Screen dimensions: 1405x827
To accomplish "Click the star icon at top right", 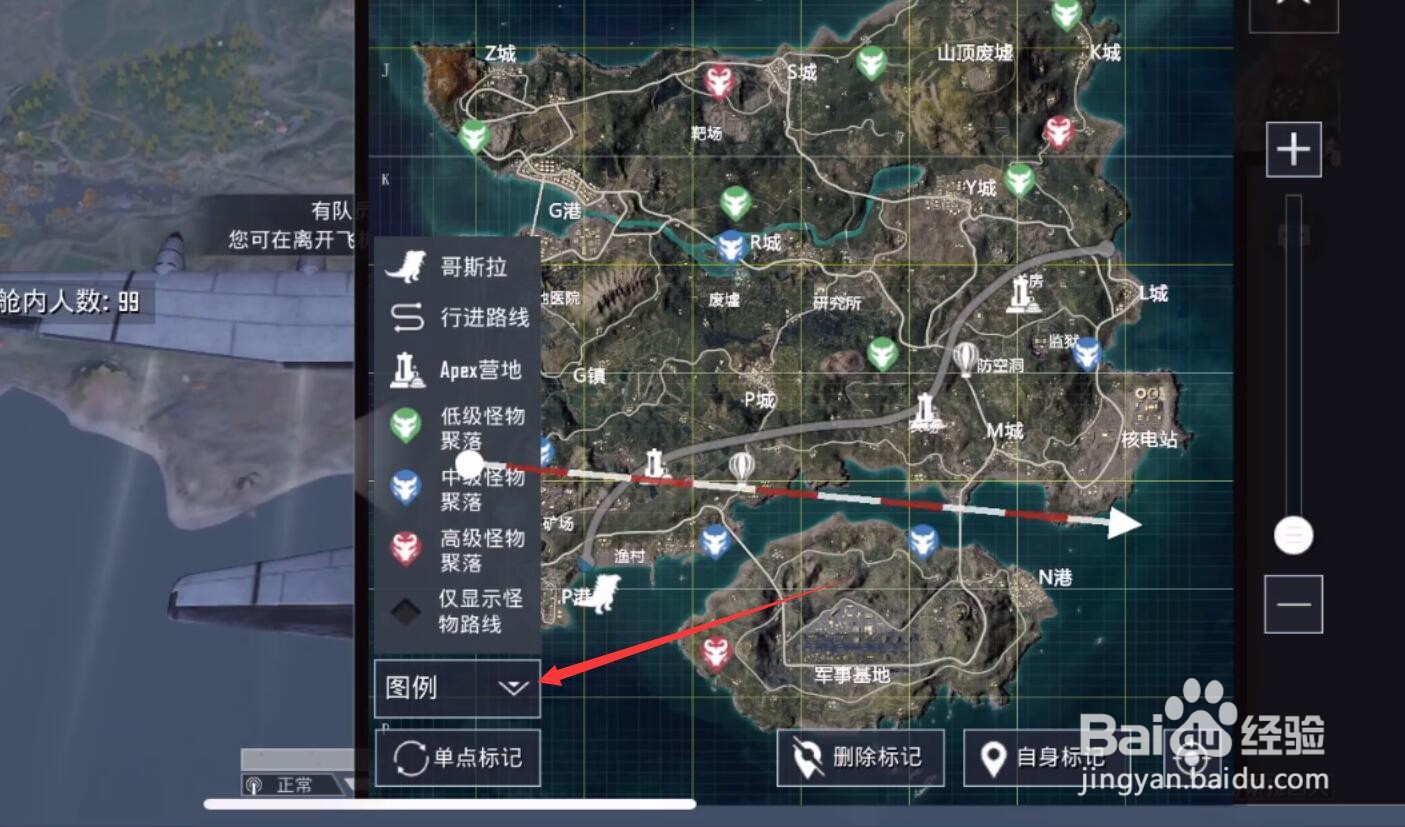I will click(1292, 8).
